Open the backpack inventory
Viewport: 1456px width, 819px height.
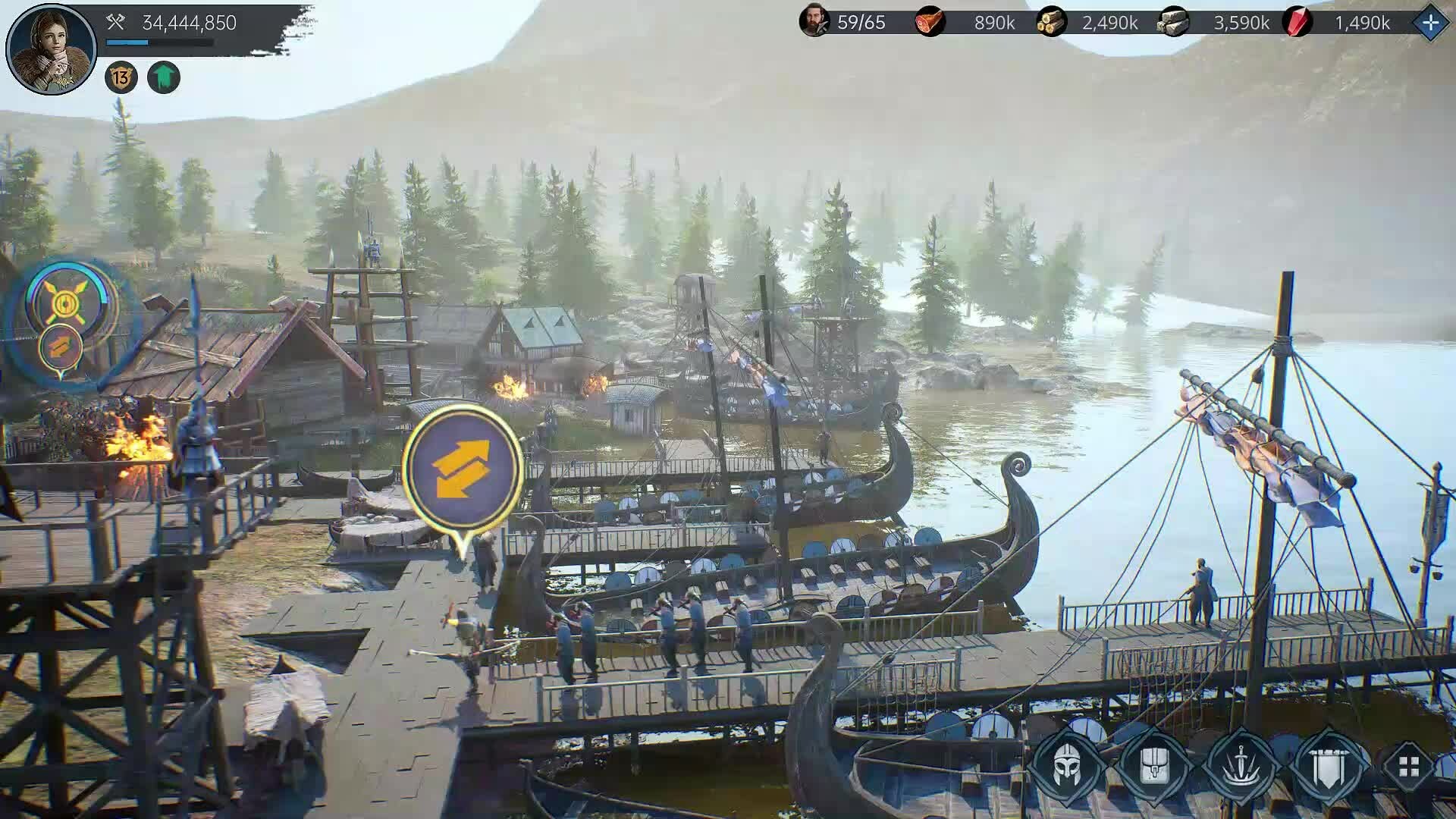pyautogui.click(x=1154, y=766)
